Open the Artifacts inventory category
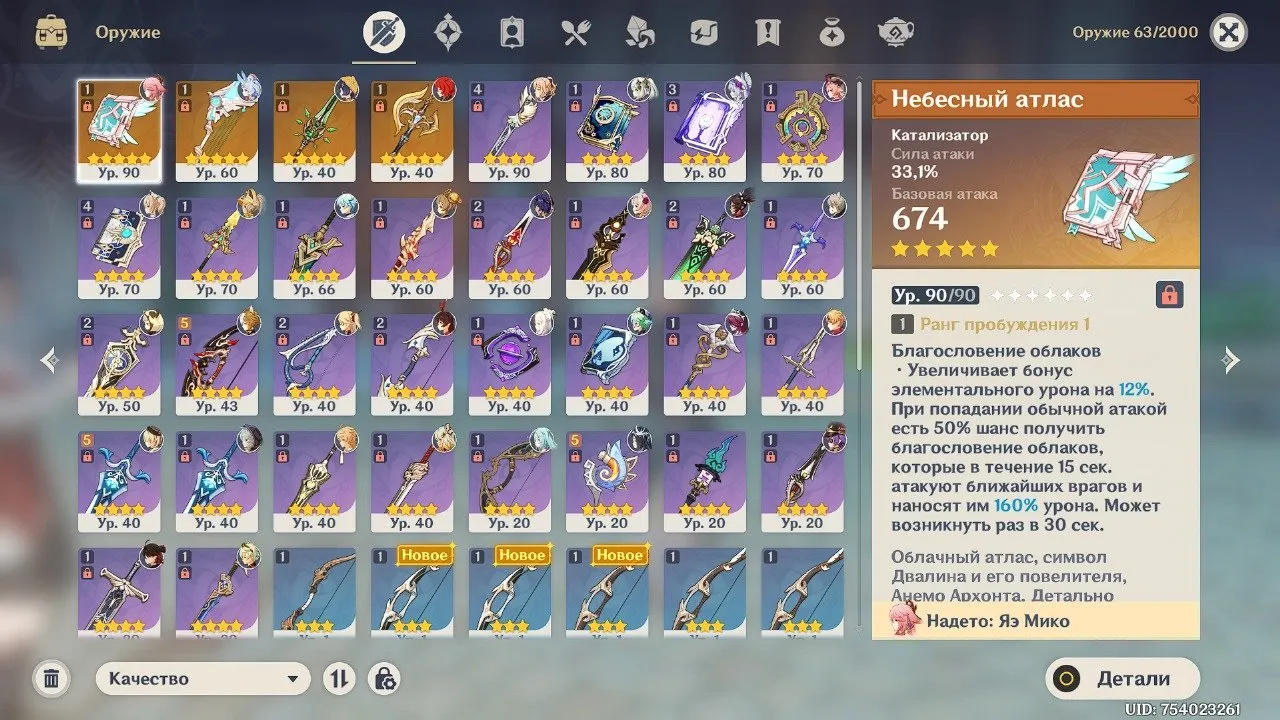The image size is (1280, 720). tap(447, 31)
